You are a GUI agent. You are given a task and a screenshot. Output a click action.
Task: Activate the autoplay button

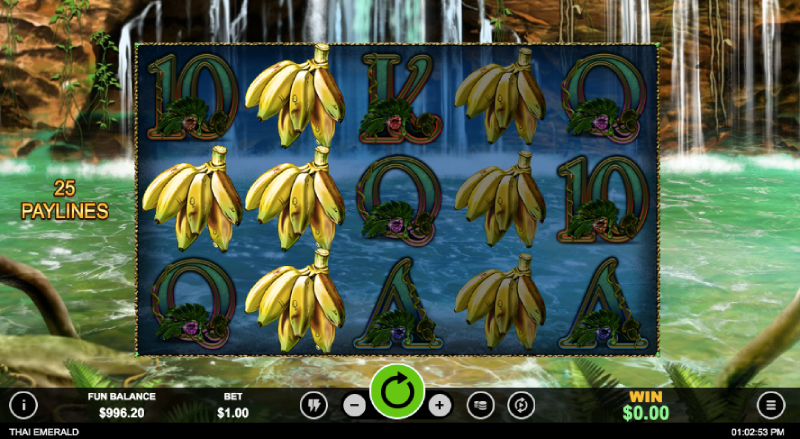click(521, 405)
